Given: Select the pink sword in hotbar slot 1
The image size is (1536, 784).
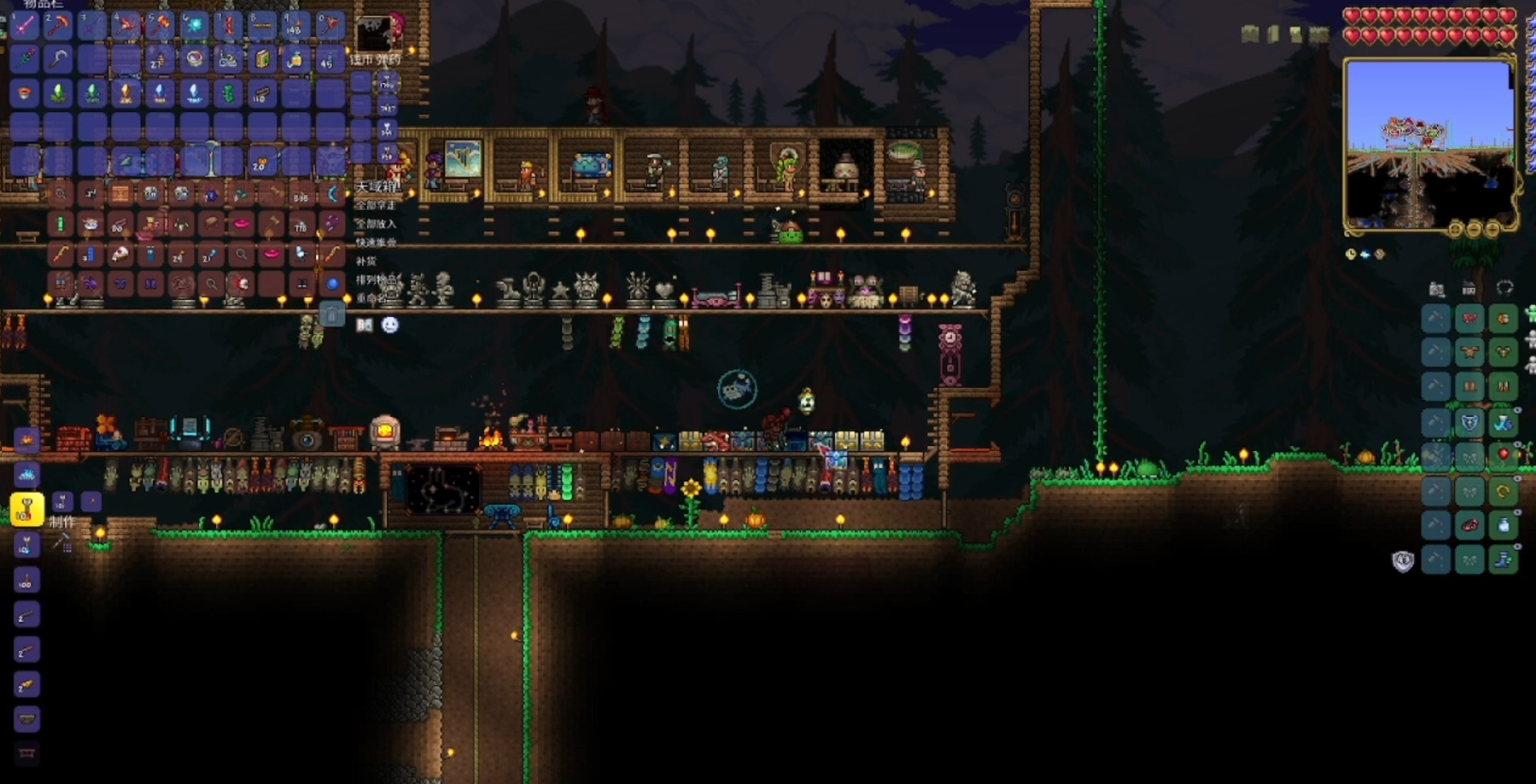Looking at the screenshot, I should (25, 25).
